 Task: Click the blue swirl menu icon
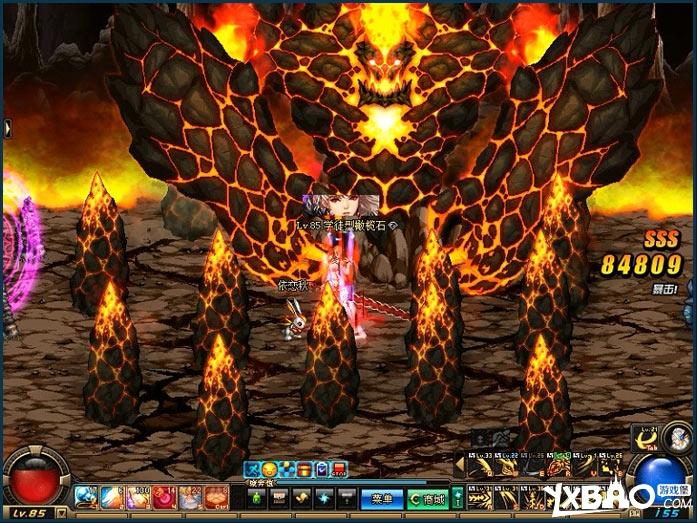pyautogui.click(x=323, y=497)
